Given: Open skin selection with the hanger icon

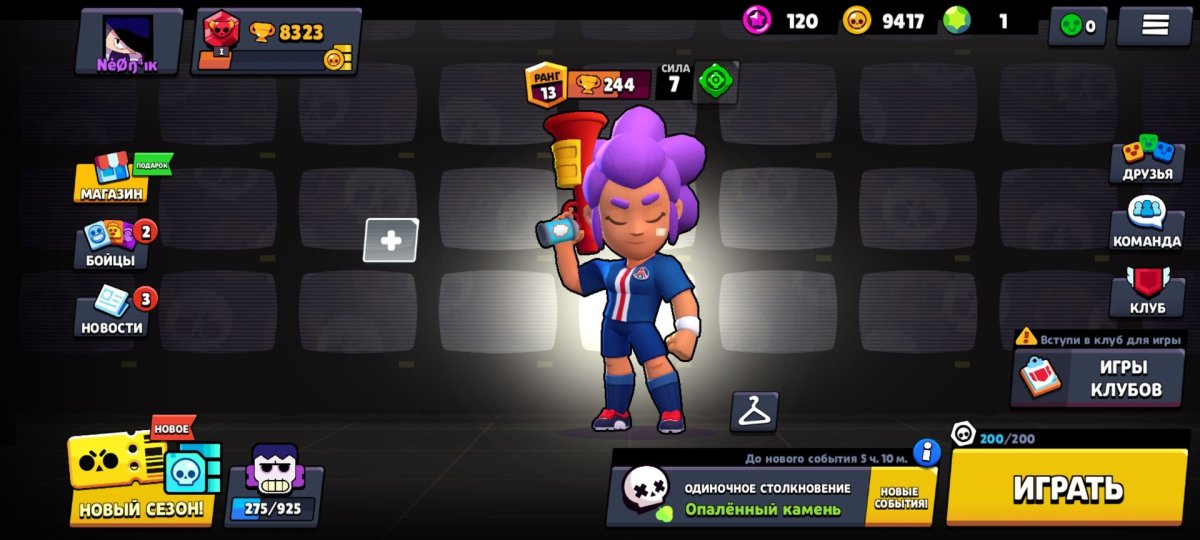Looking at the screenshot, I should (x=754, y=411).
